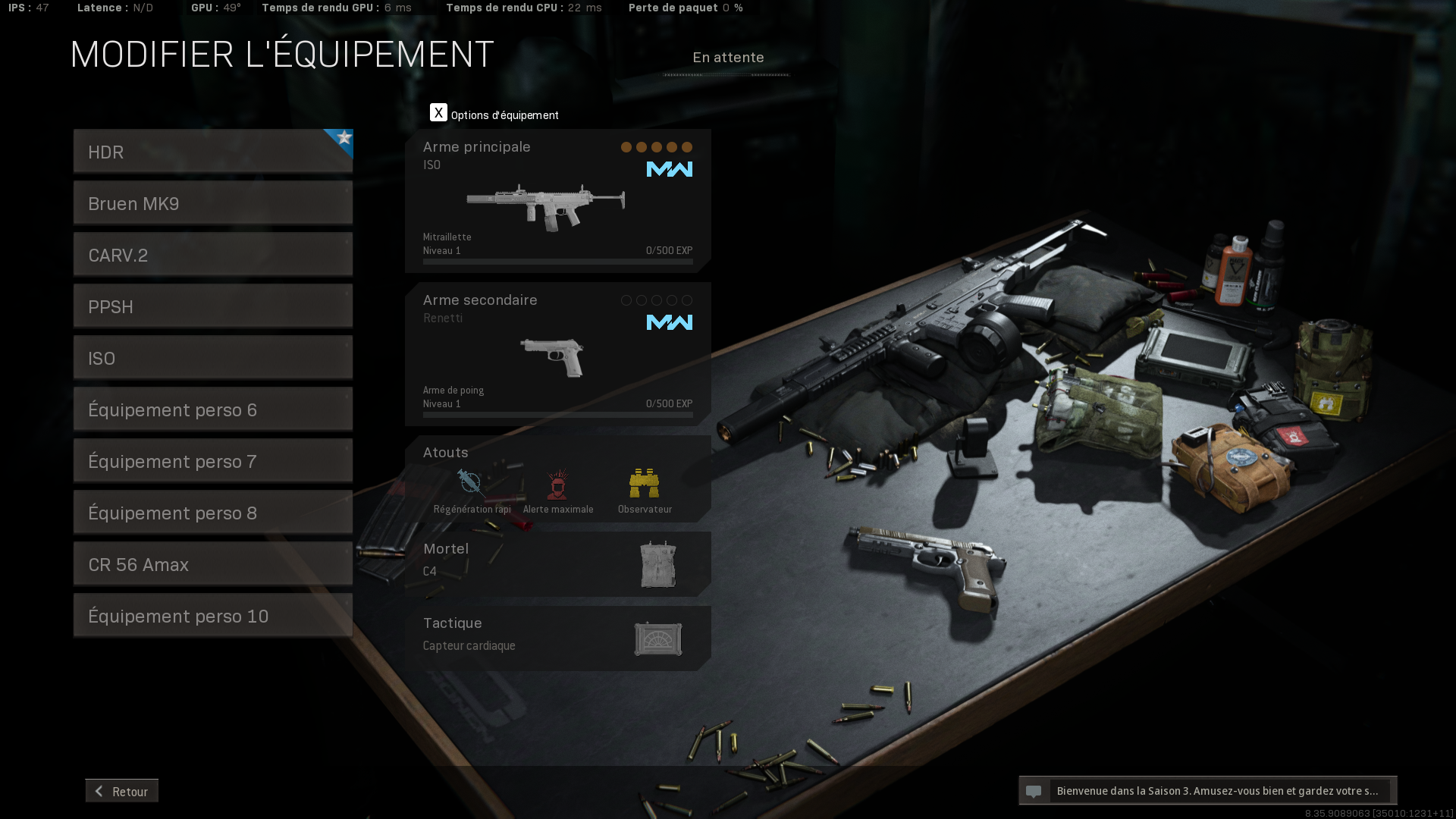Pick the ISO loadout entry
This screenshot has height=819, width=1456.
point(212,358)
